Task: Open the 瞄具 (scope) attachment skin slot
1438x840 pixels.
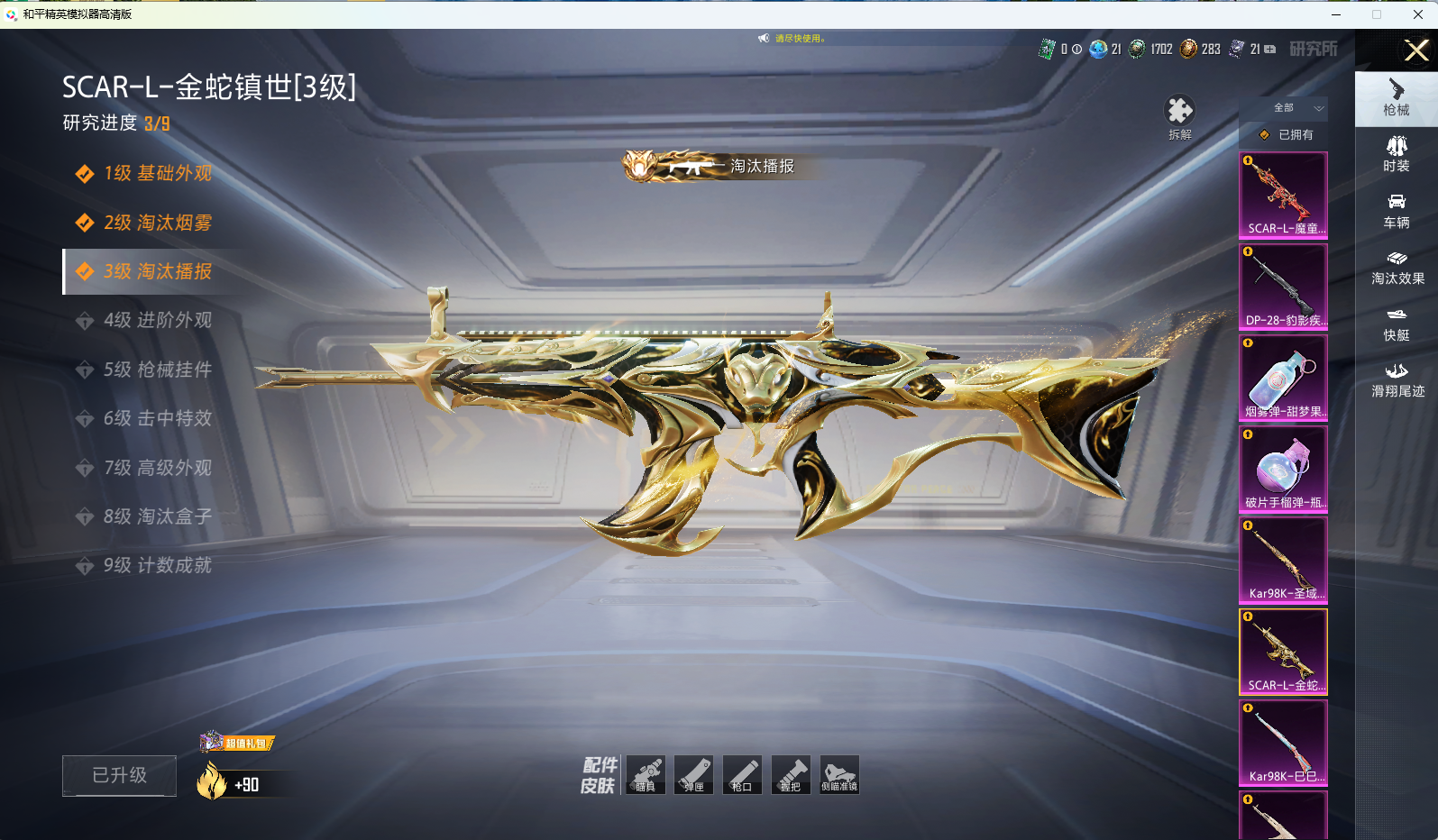Action: (646, 775)
